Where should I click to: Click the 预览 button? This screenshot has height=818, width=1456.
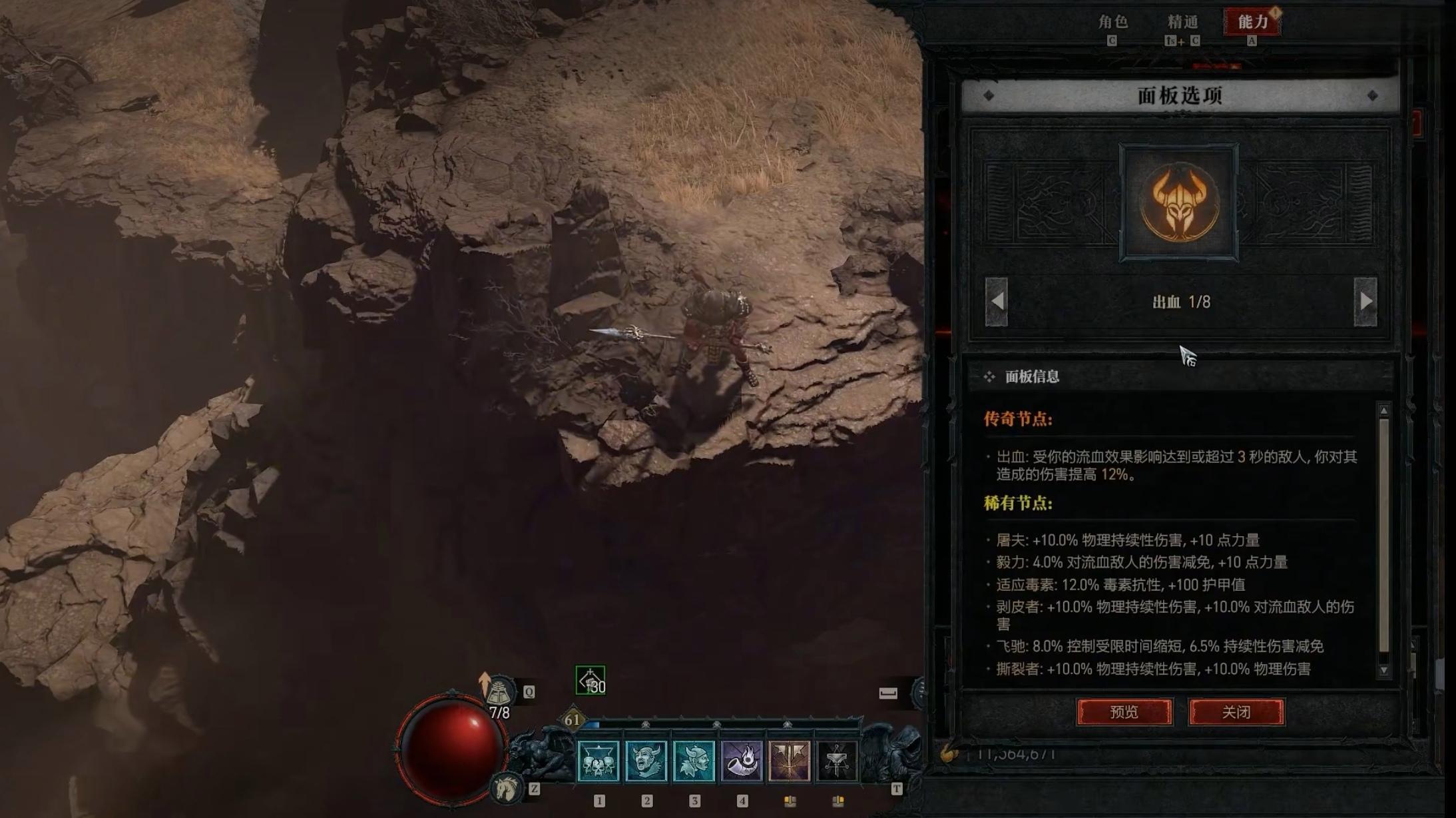[x=1124, y=712]
